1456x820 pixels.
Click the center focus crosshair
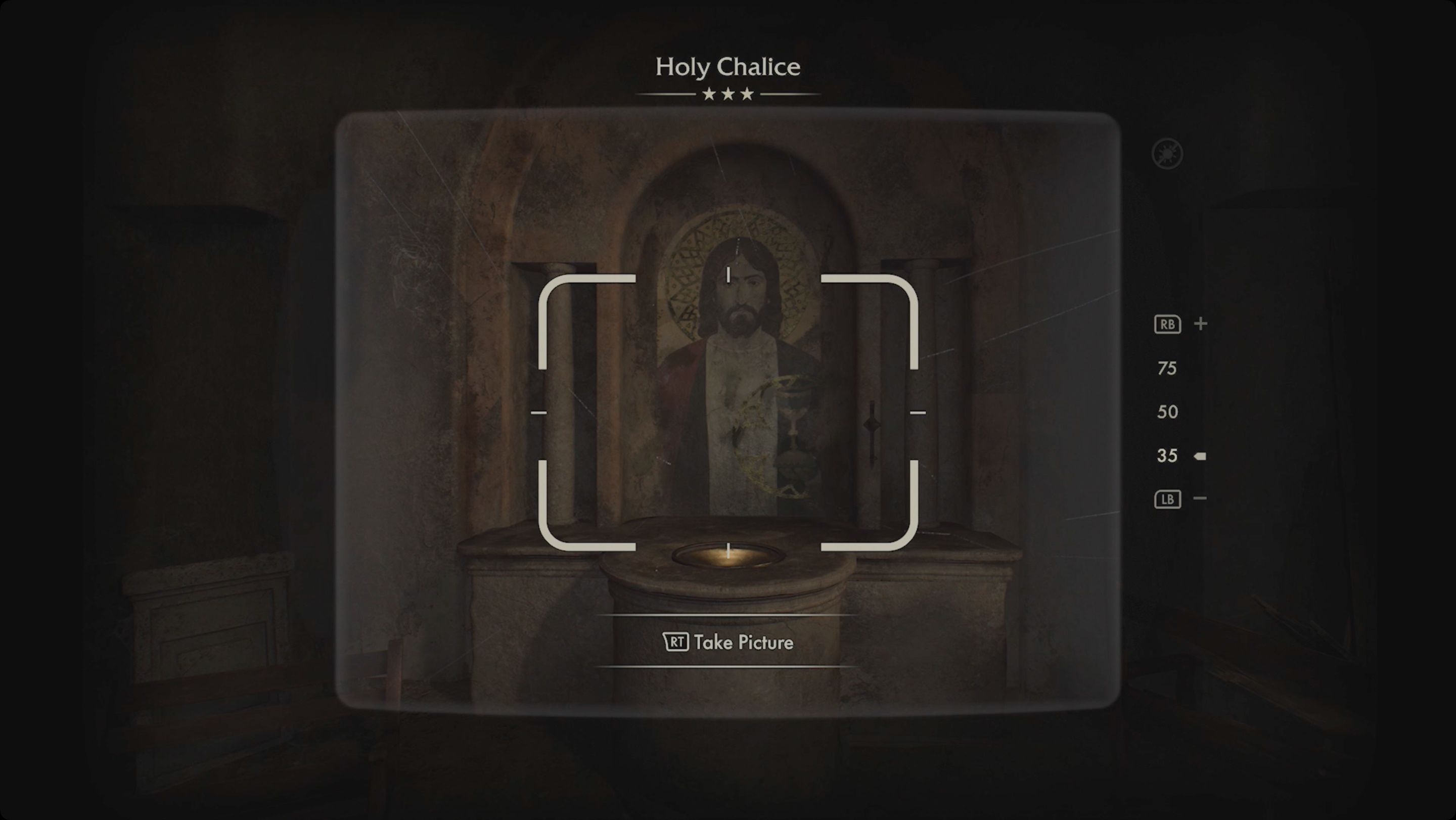[728, 413]
